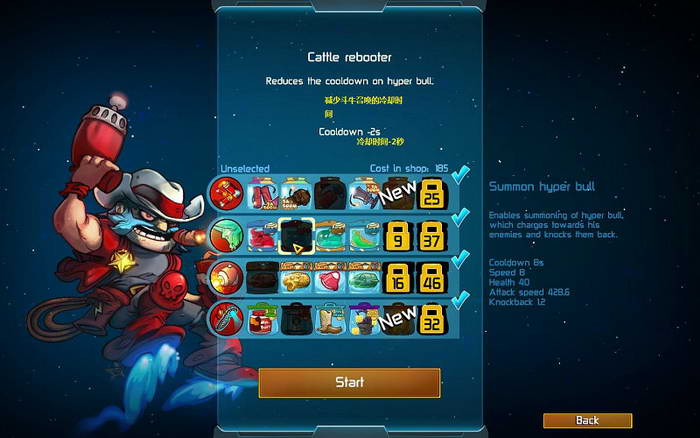
Task: Select the dynamite skill icon
Action: pos(226,193)
